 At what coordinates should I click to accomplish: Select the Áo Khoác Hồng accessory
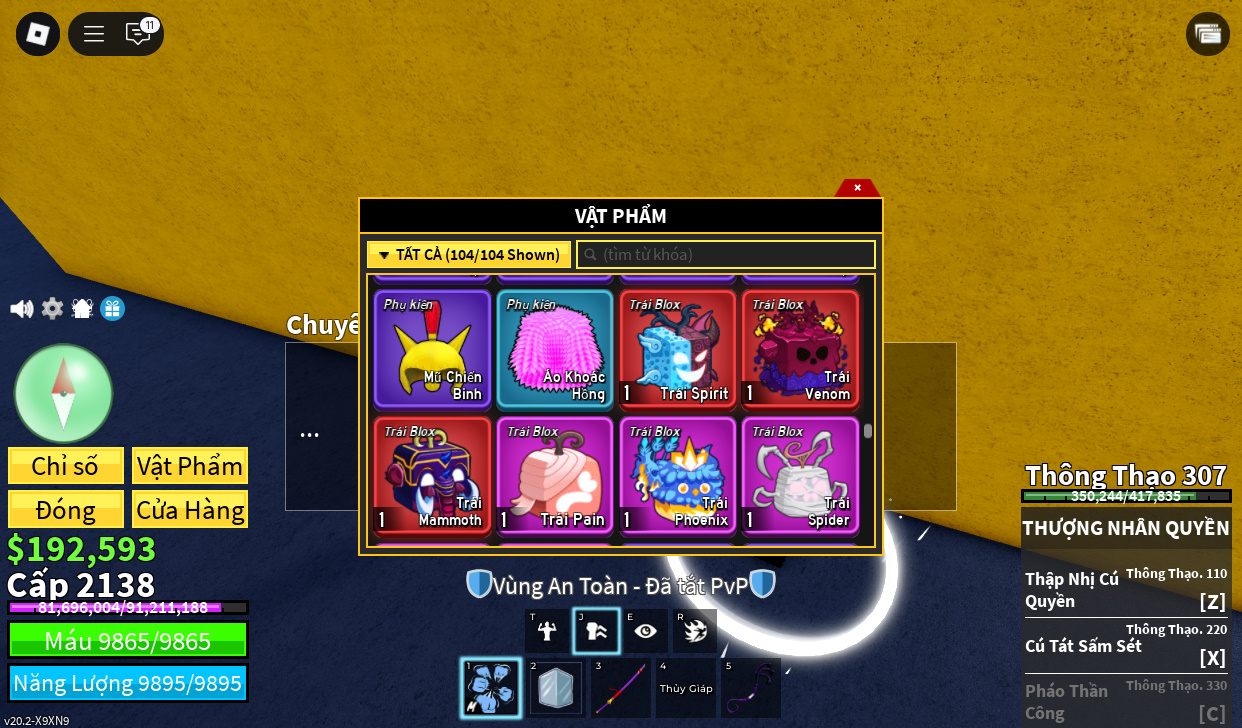555,349
